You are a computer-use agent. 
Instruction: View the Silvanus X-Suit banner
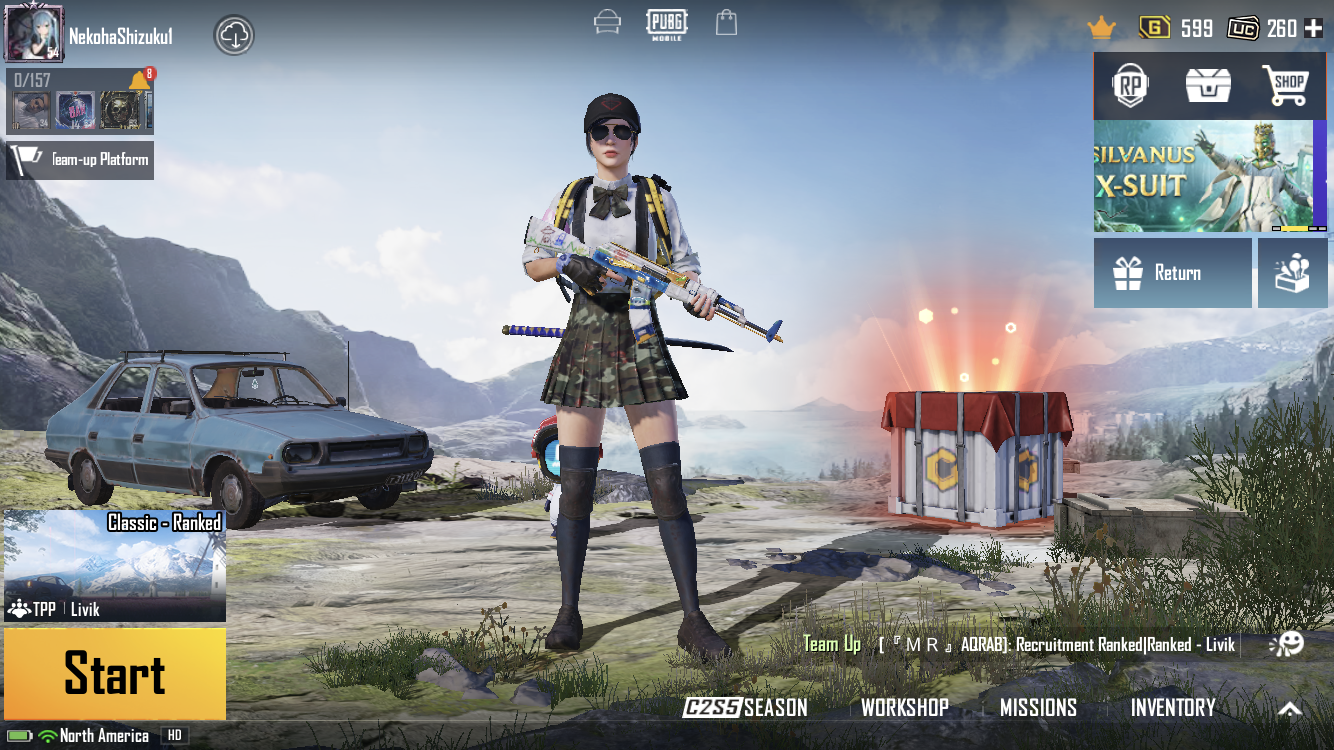1203,177
